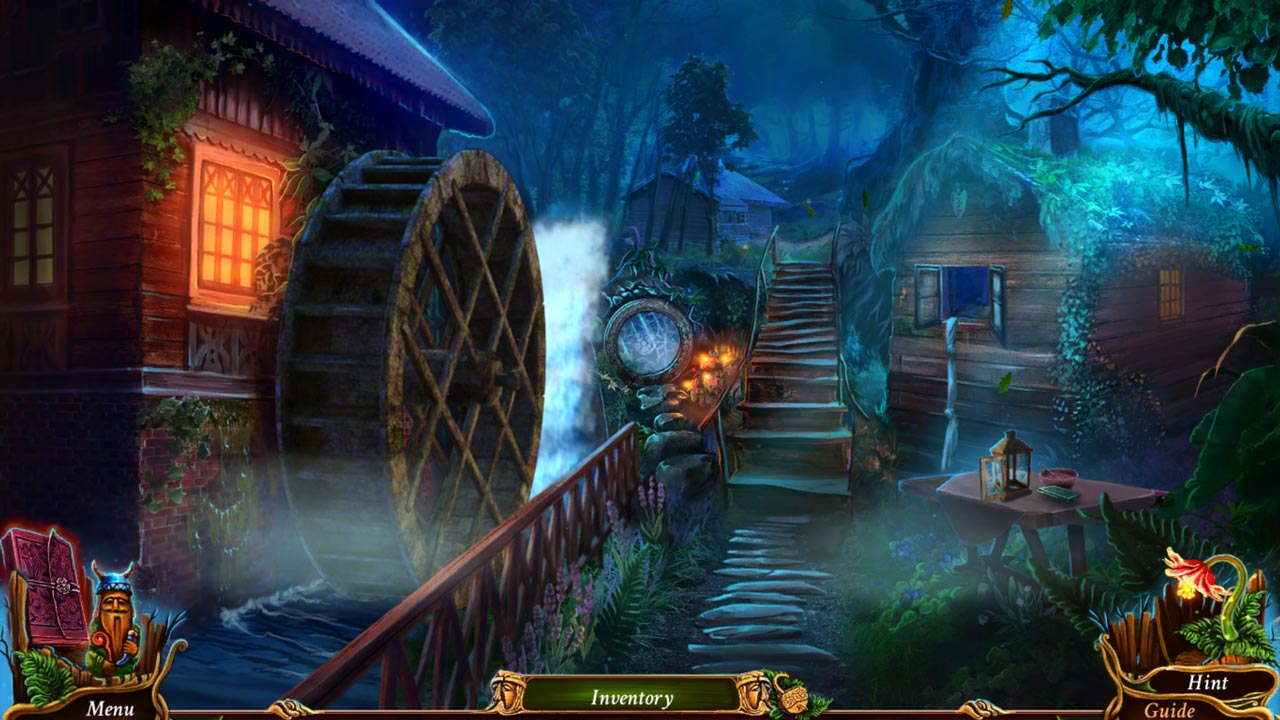Screen dimensions: 1280x720
Task: Use the Hint button
Action: [1206, 682]
